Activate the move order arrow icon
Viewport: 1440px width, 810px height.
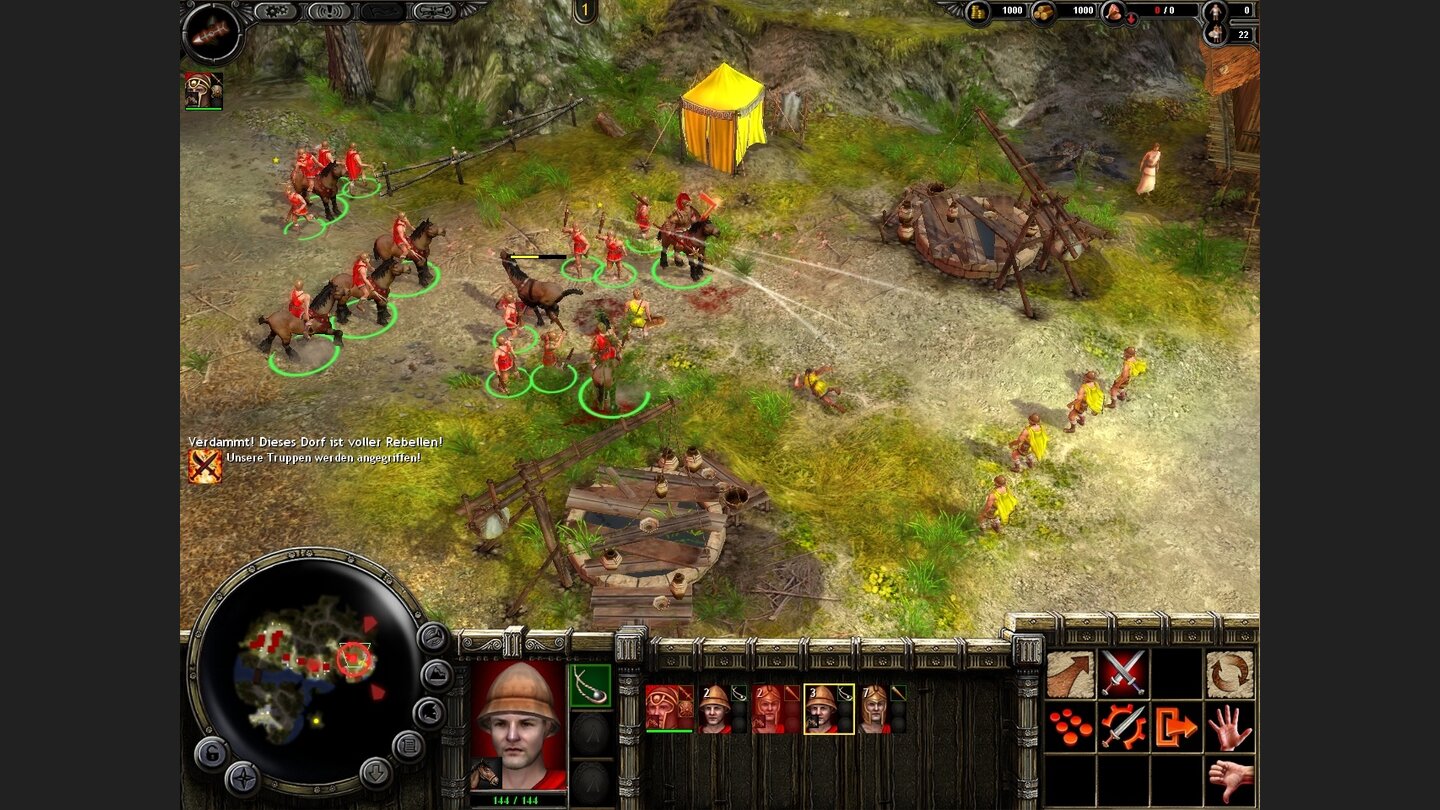[1069, 674]
